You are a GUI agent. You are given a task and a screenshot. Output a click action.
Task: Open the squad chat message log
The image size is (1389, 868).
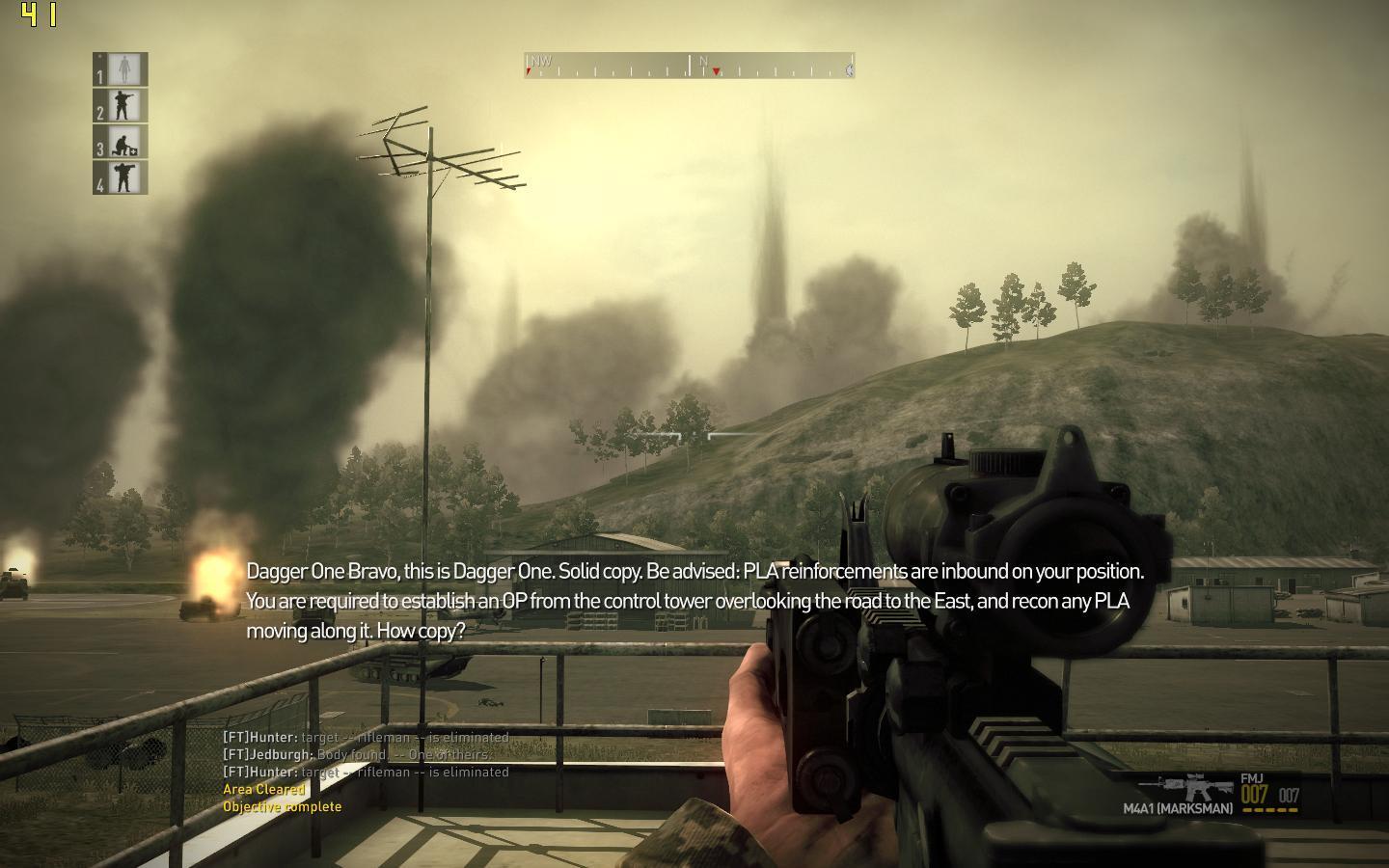coord(367,772)
